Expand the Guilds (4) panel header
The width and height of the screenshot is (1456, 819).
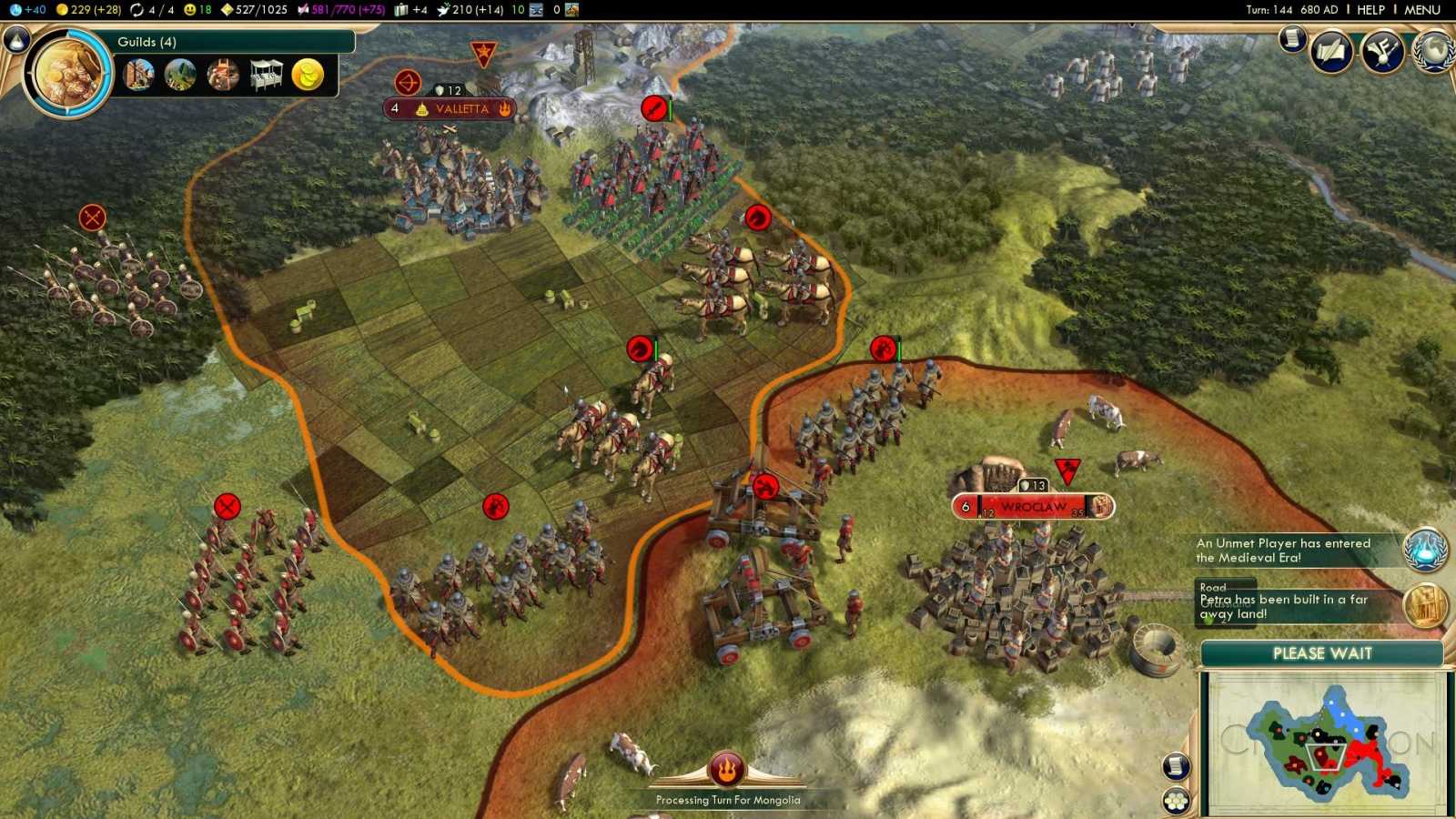point(146,41)
